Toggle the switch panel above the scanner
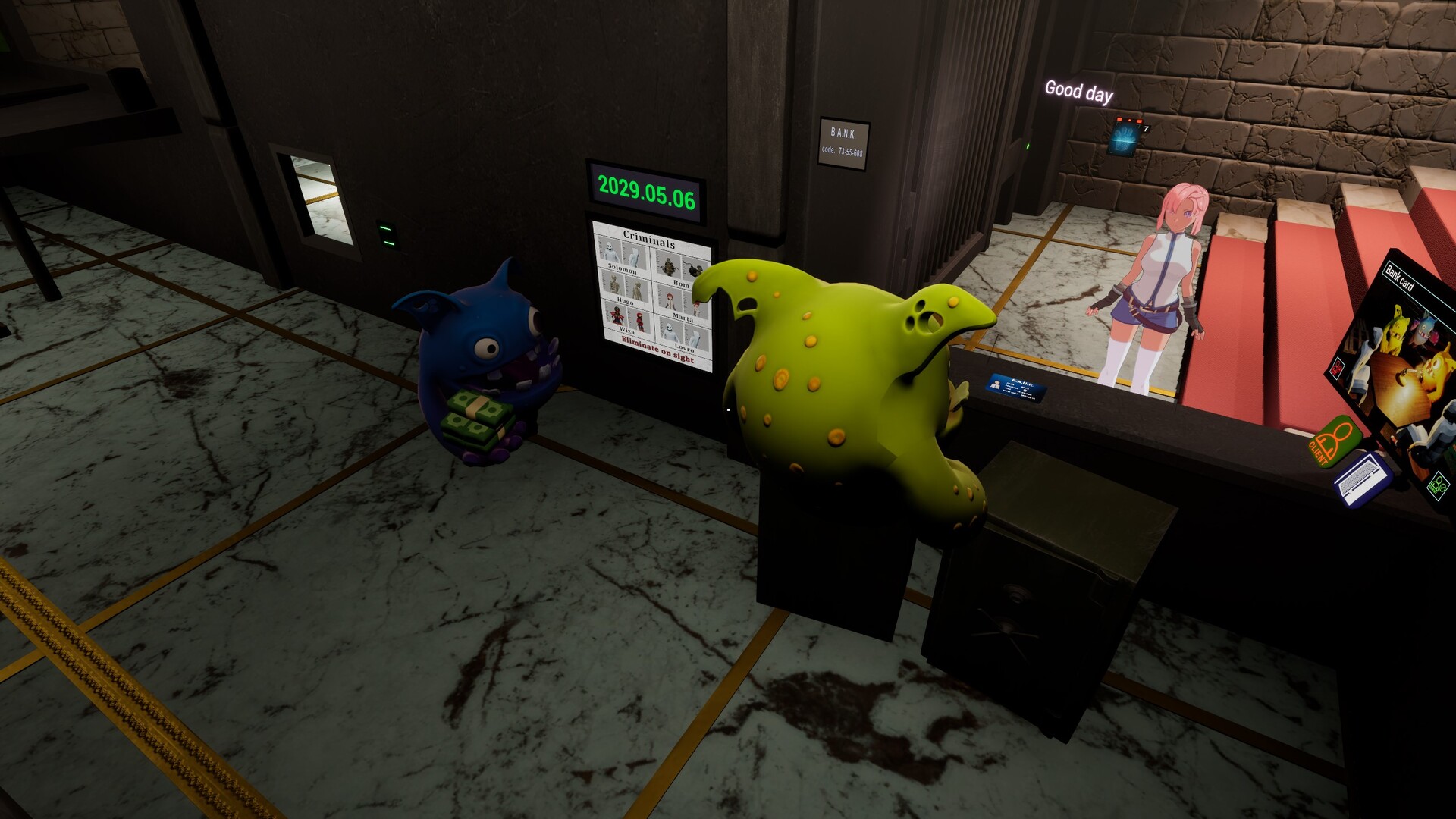Viewport: 1456px width, 819px height. tap(1130, 120)
